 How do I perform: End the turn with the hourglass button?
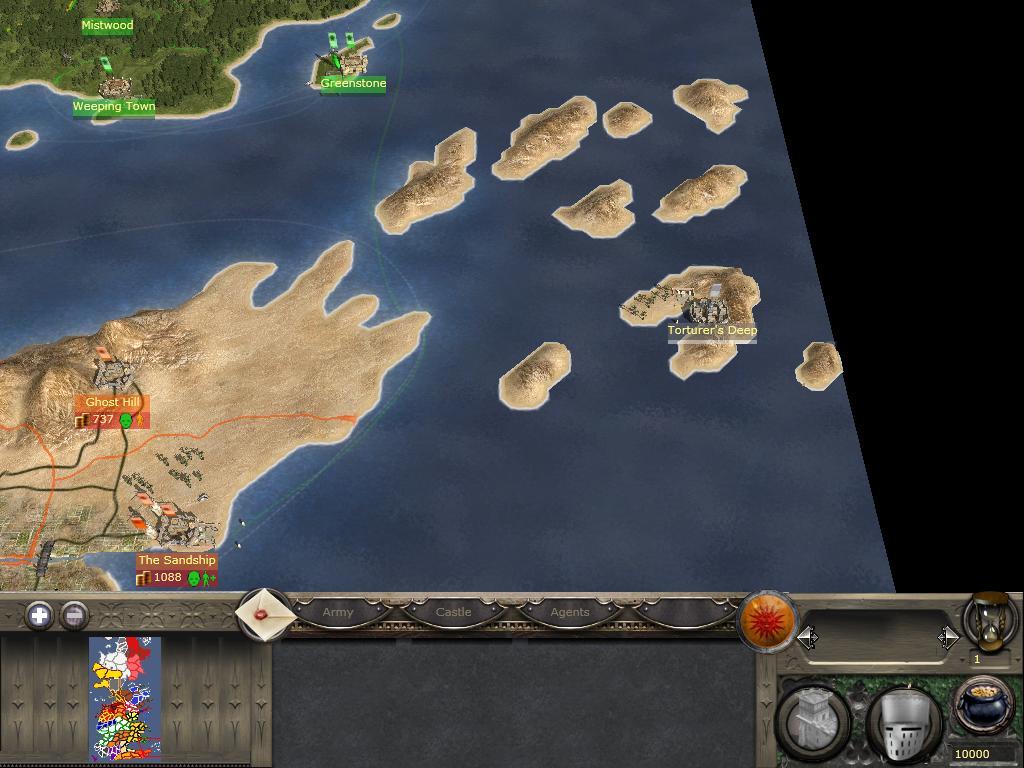990,621
